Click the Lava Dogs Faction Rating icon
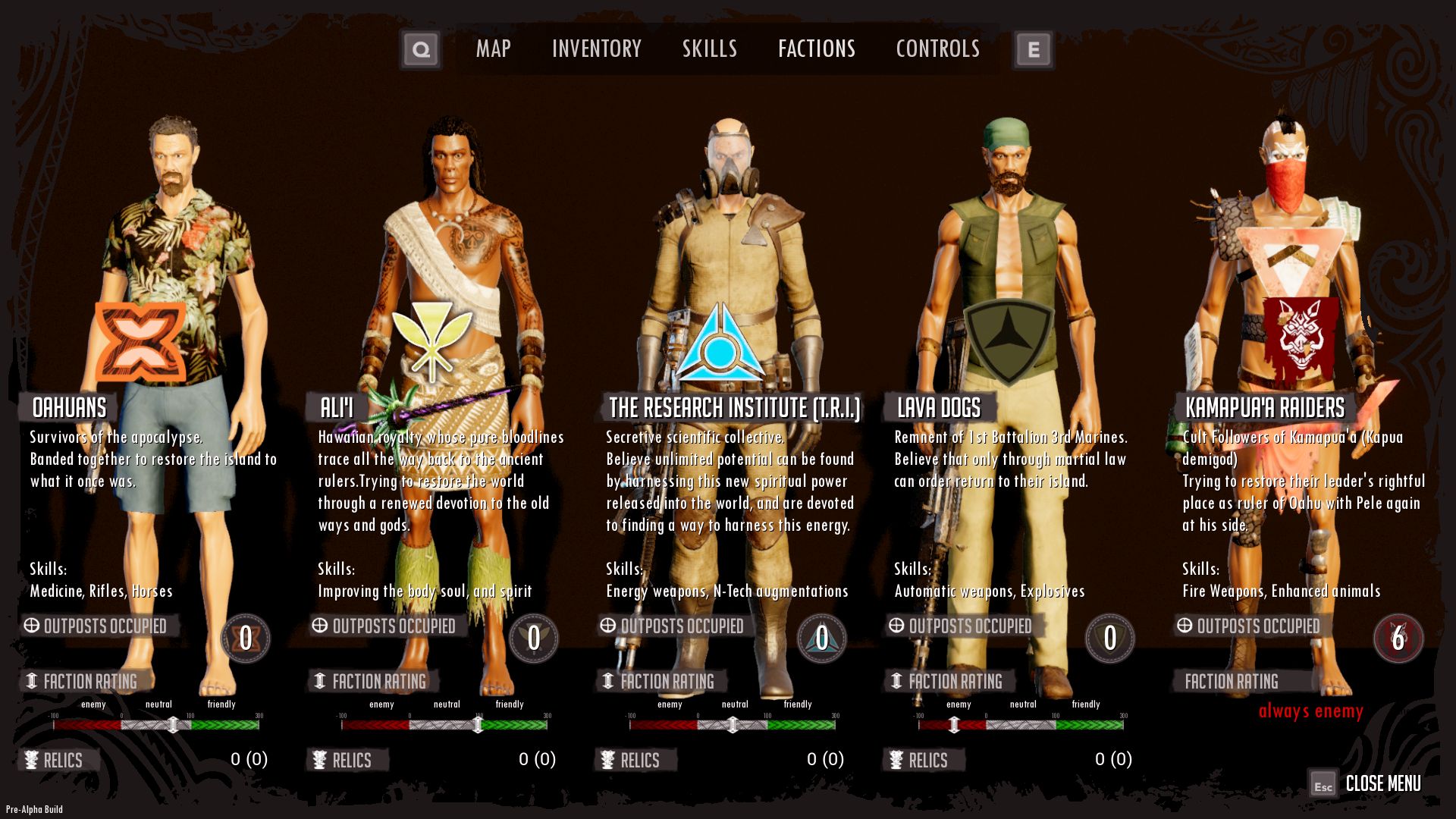Image resolution: width=1456 pixels, height=819 pixels. 896,682
